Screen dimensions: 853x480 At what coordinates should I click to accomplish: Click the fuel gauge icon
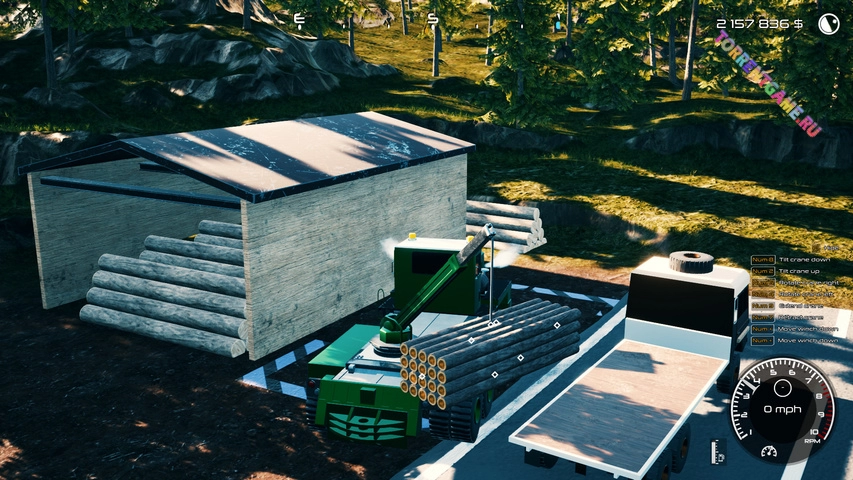click(x=719, y=452)
